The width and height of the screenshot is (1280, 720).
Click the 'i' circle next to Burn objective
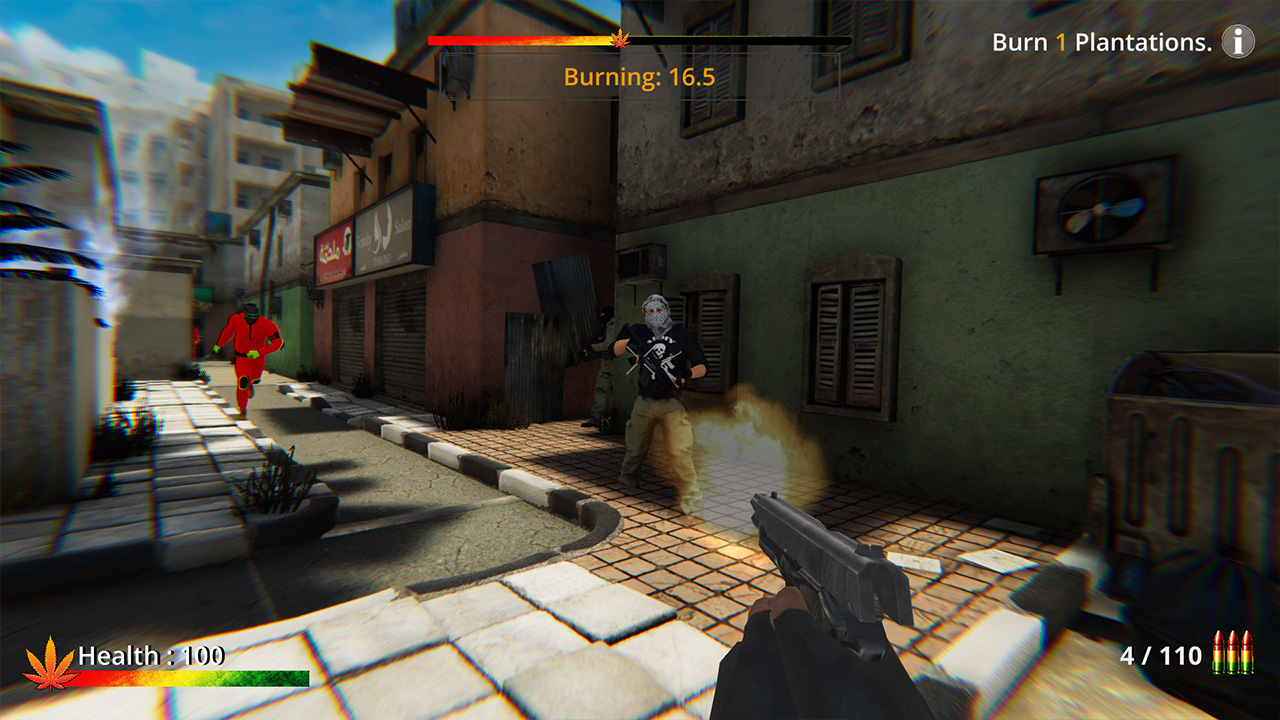[1237, 42]
